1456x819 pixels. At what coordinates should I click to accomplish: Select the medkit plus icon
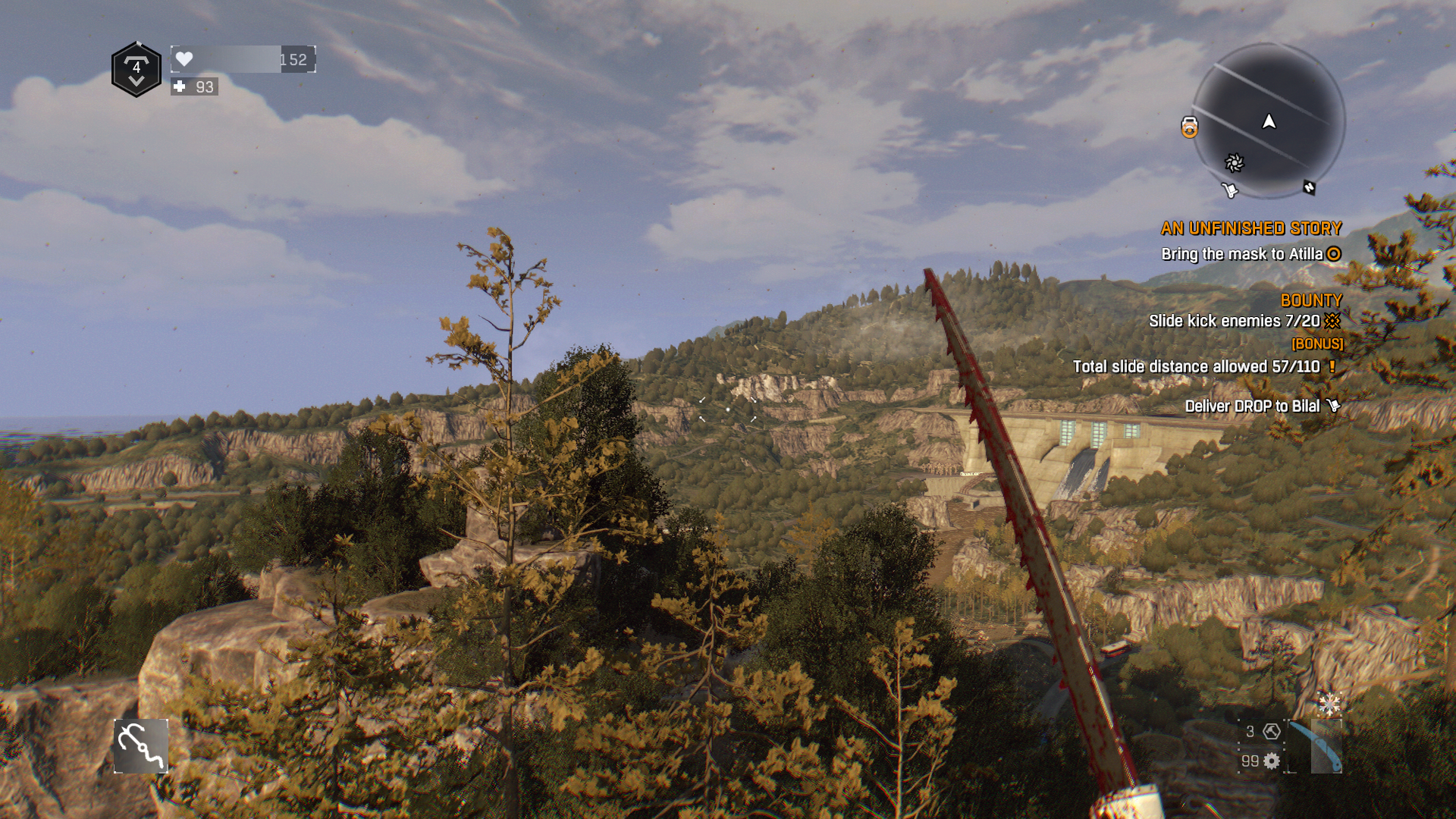pyautogui.click(x=180, y=86)
